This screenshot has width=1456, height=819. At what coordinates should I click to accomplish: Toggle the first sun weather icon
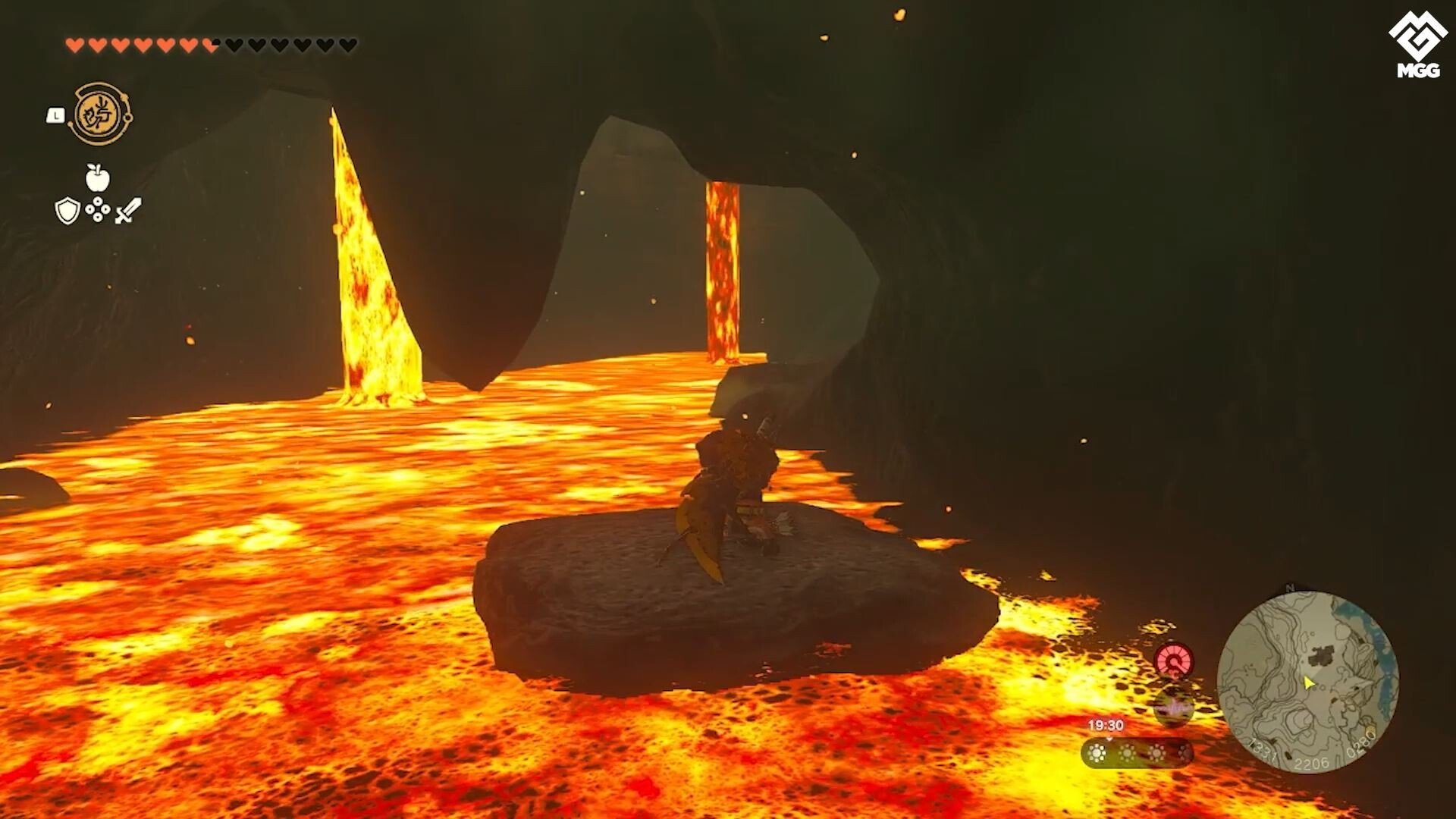[1097, 752]
